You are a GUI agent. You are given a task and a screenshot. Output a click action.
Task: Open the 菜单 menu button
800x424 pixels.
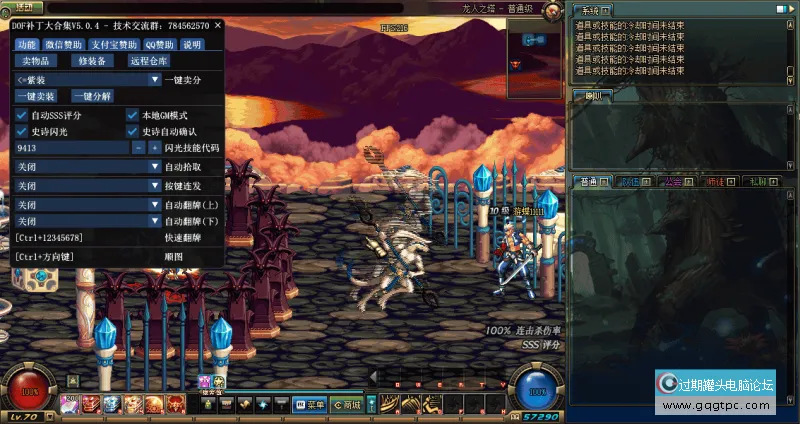311,405
